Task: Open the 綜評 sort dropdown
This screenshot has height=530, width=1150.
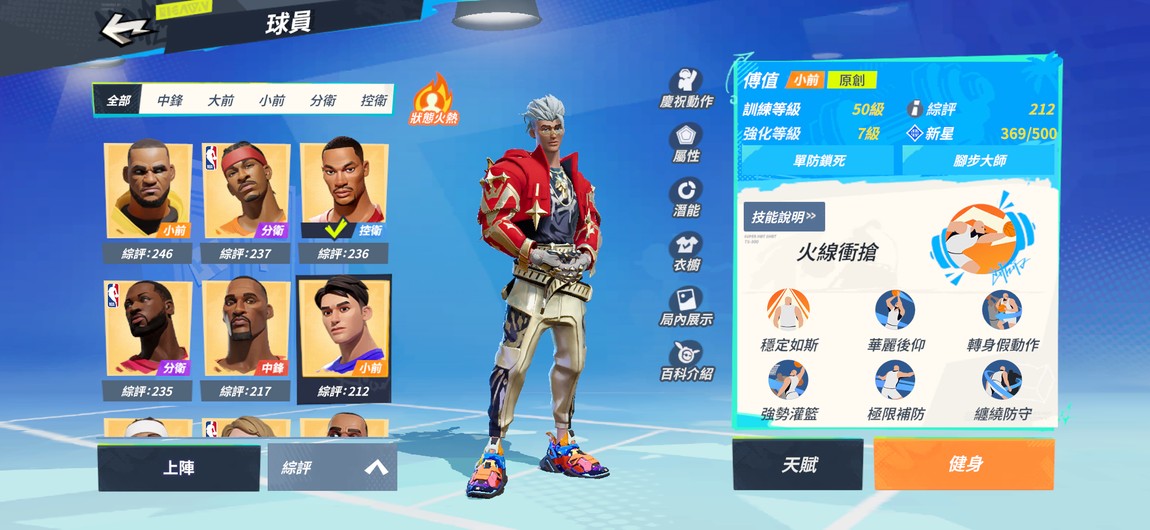Action: tap(332, 467)
